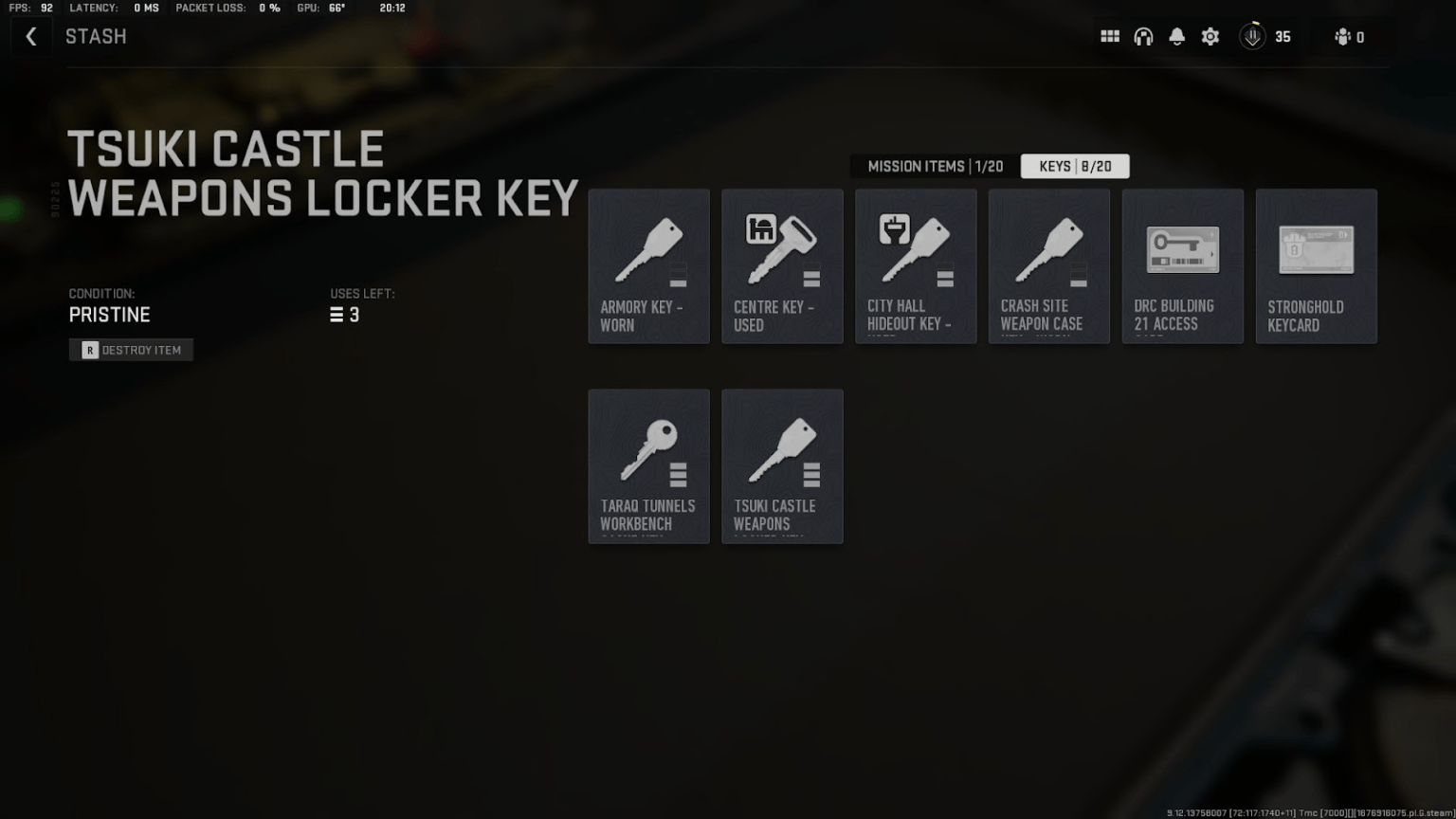Viewport: 1456px width, 819px height.
Task: Open the settings gear menu
Action: 1210,36
